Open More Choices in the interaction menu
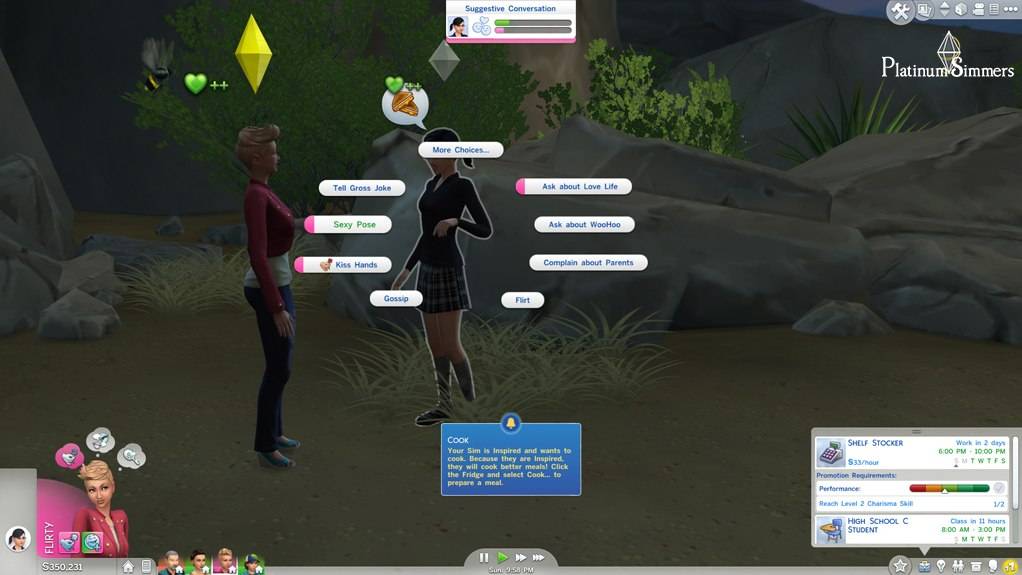Viewport: 1022px width, 575px height. tap(460, 150)
